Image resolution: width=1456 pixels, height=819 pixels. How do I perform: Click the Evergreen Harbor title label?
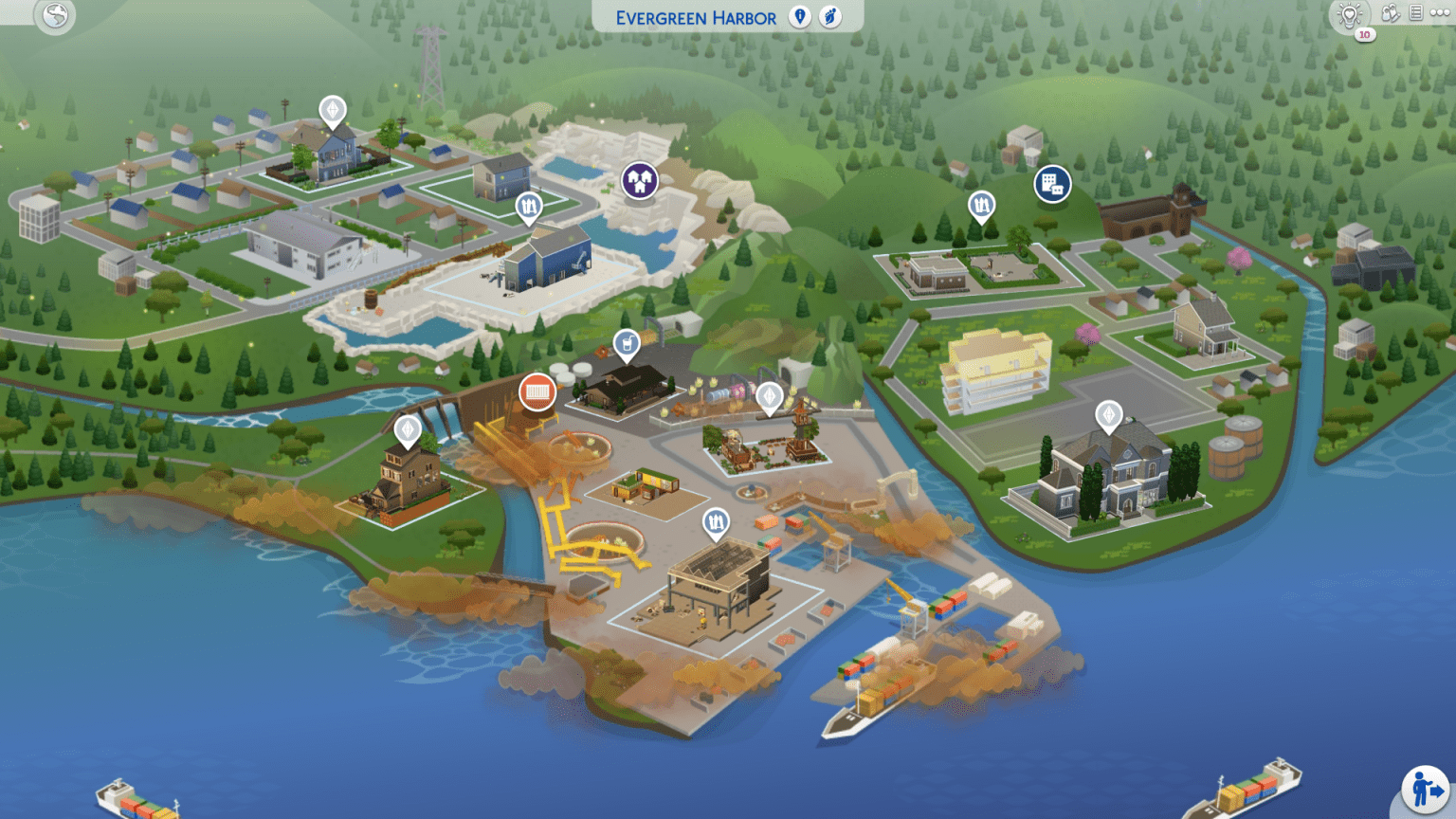(x=695, y=16)
